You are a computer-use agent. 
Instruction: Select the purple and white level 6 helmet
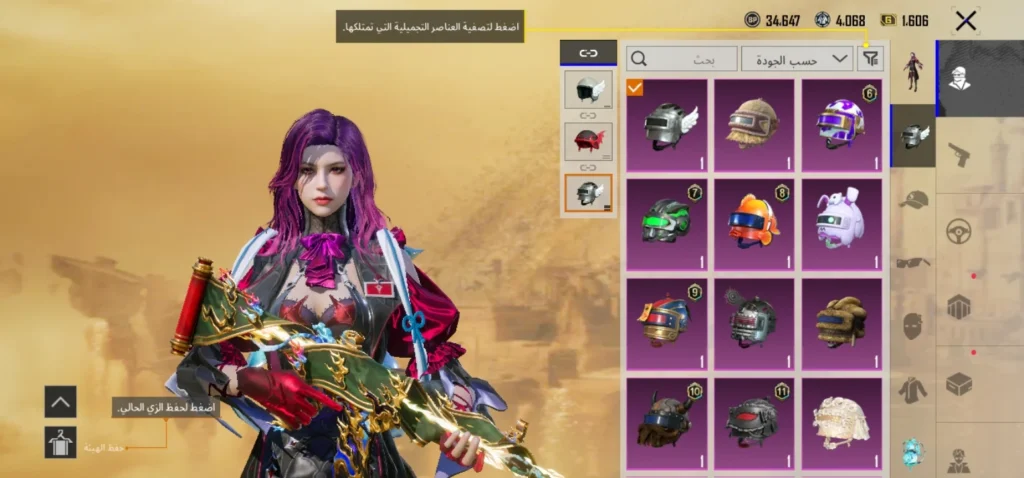(x=842, y=125)
